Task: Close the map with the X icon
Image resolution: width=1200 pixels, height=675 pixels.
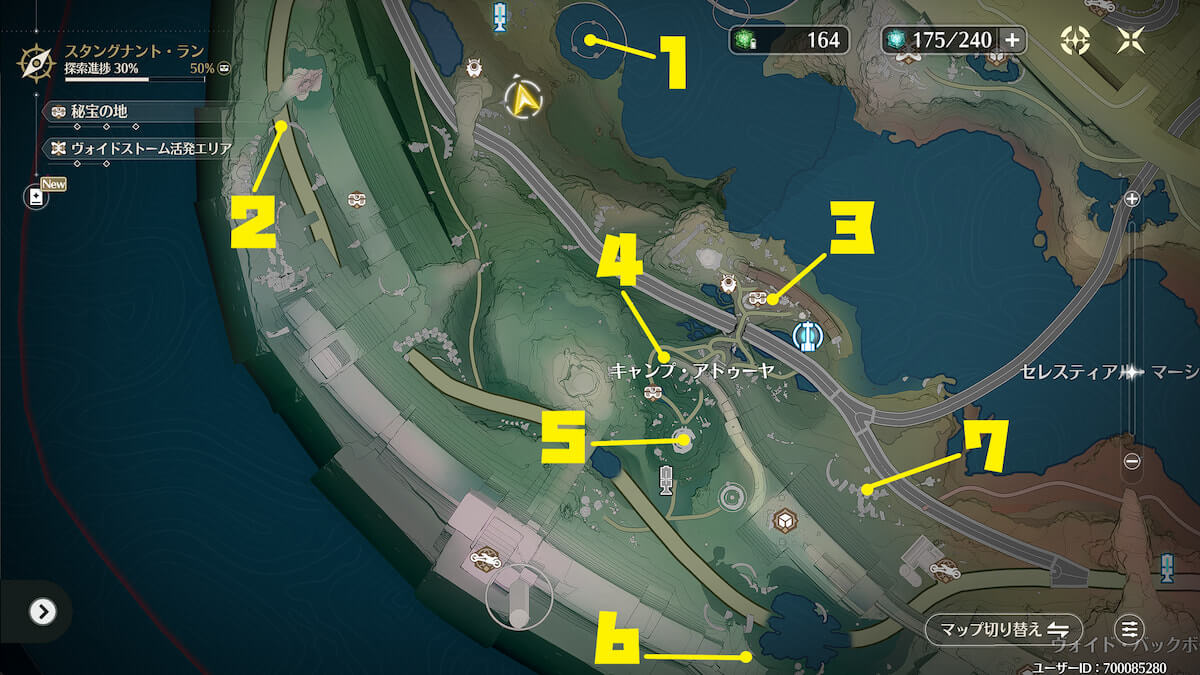Action: [1132, 40]
